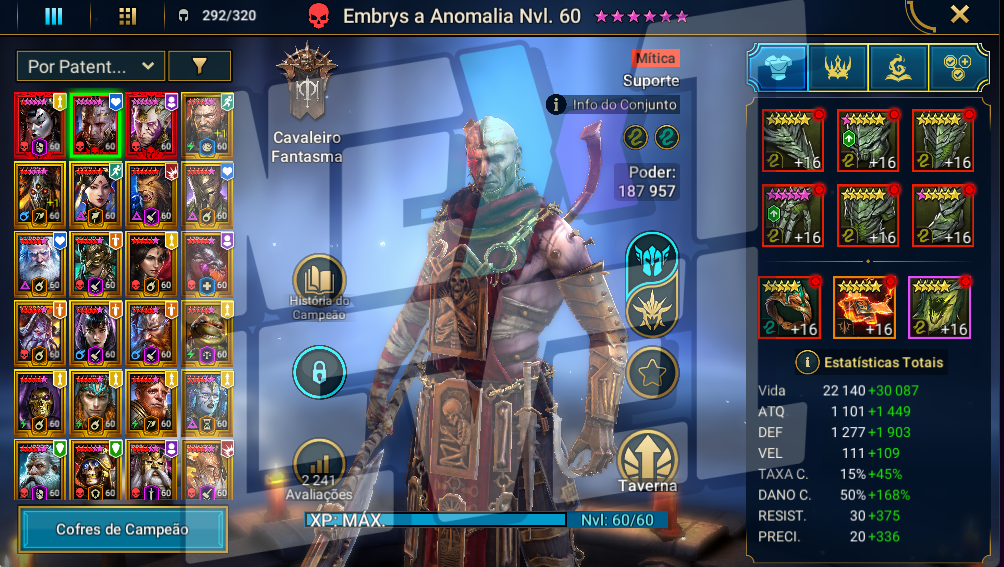1004x567 pixels.
Task: Select the green-highlighted champion portrait
Action: tap(96, 124)
